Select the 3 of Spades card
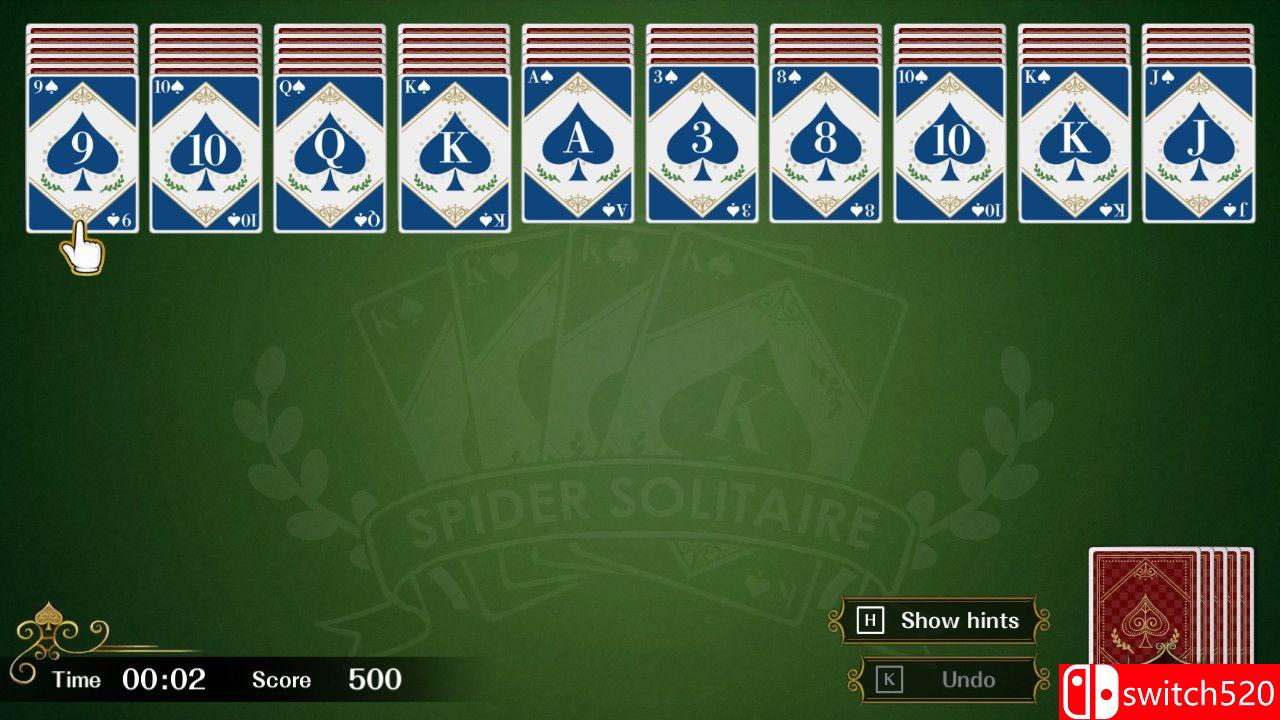This screenshot has width=1280, height=720. (x=702, y=150)
